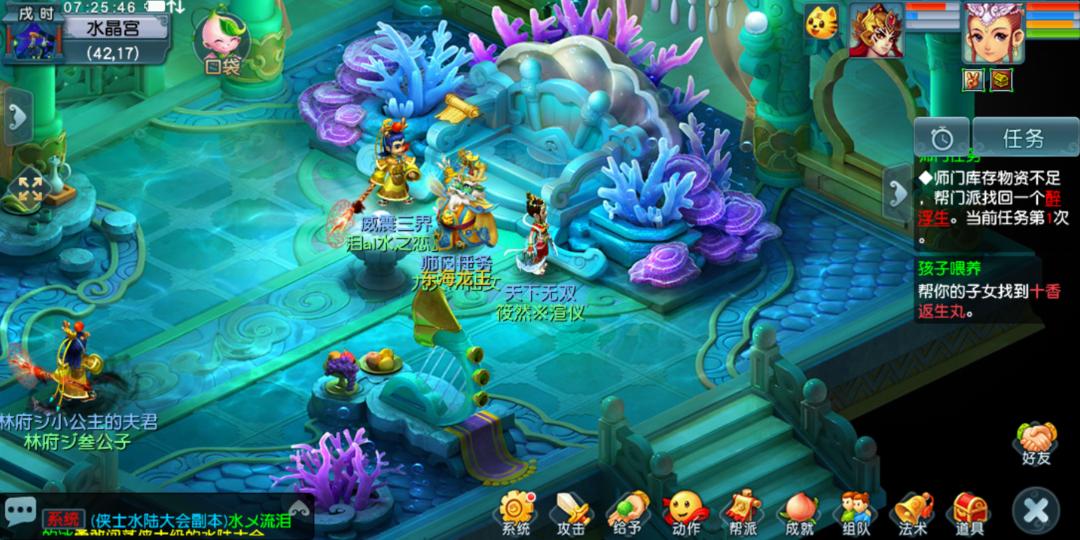The width and height of the screenshot is (1080, 540).
Task: Select the player character portrait
Action: [992, 30]
